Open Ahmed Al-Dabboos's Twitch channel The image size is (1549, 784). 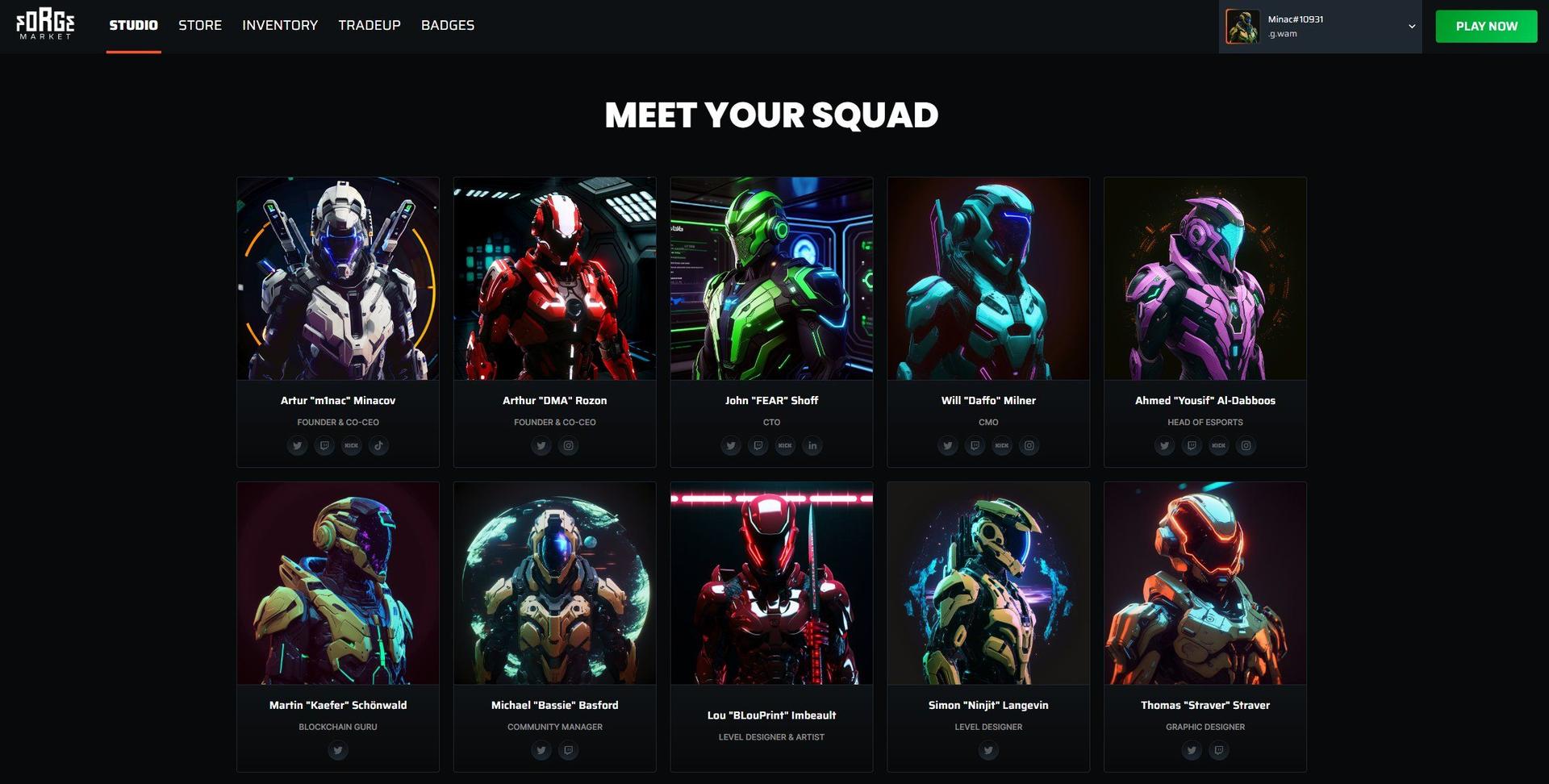(x=1192, y=445)
